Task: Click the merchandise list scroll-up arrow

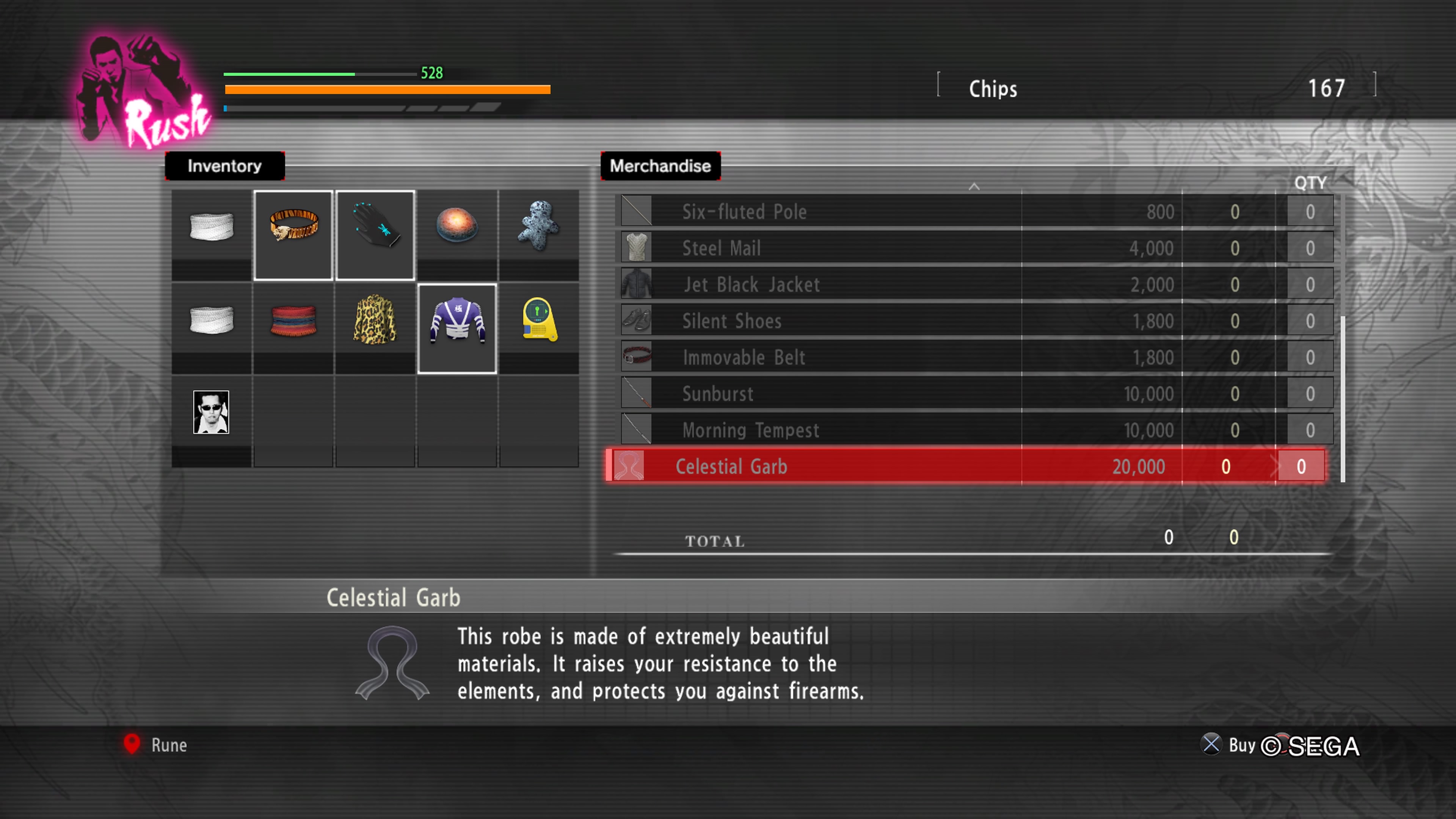Action: coord(973,186)
